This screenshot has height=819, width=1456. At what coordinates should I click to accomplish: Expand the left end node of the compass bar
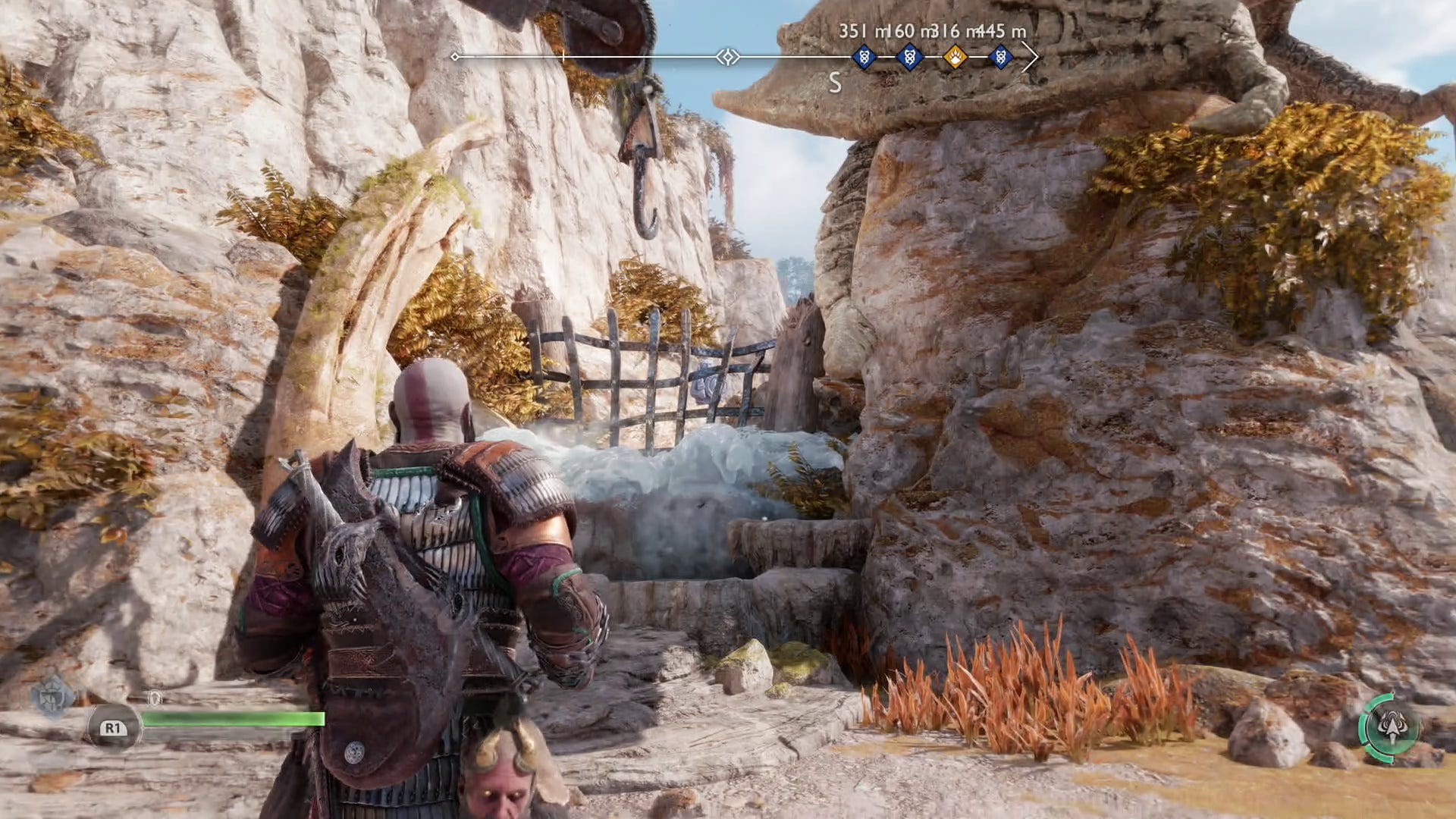[455, 55]
